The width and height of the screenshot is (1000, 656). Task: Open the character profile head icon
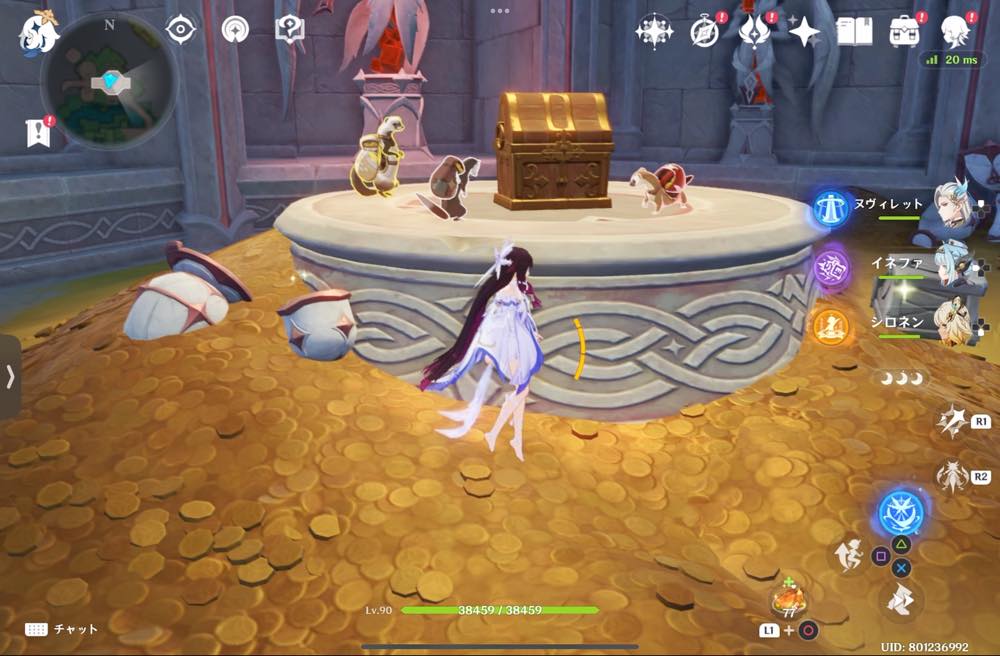pos(957,32)
